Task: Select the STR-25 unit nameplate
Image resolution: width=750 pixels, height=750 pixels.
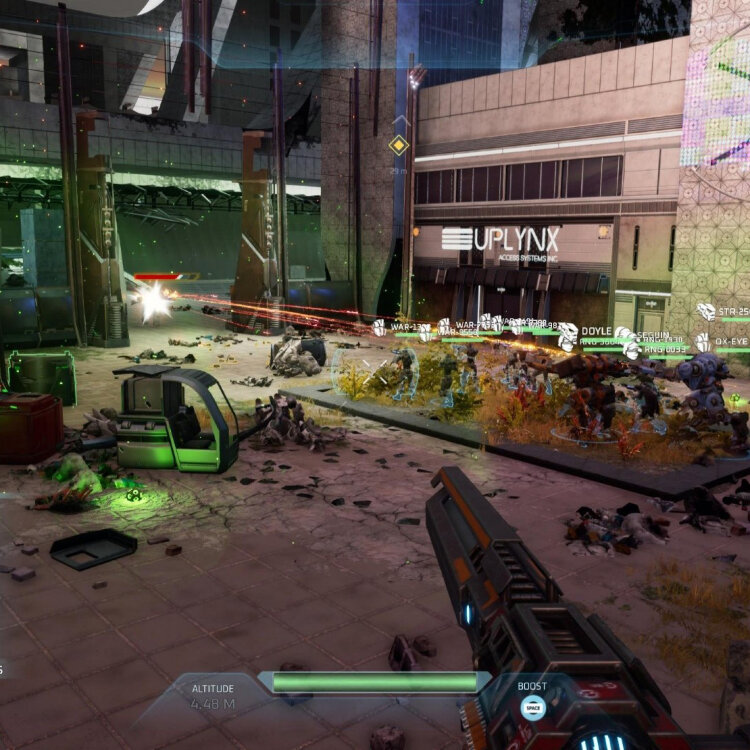Action: click(x=733, y=312)
